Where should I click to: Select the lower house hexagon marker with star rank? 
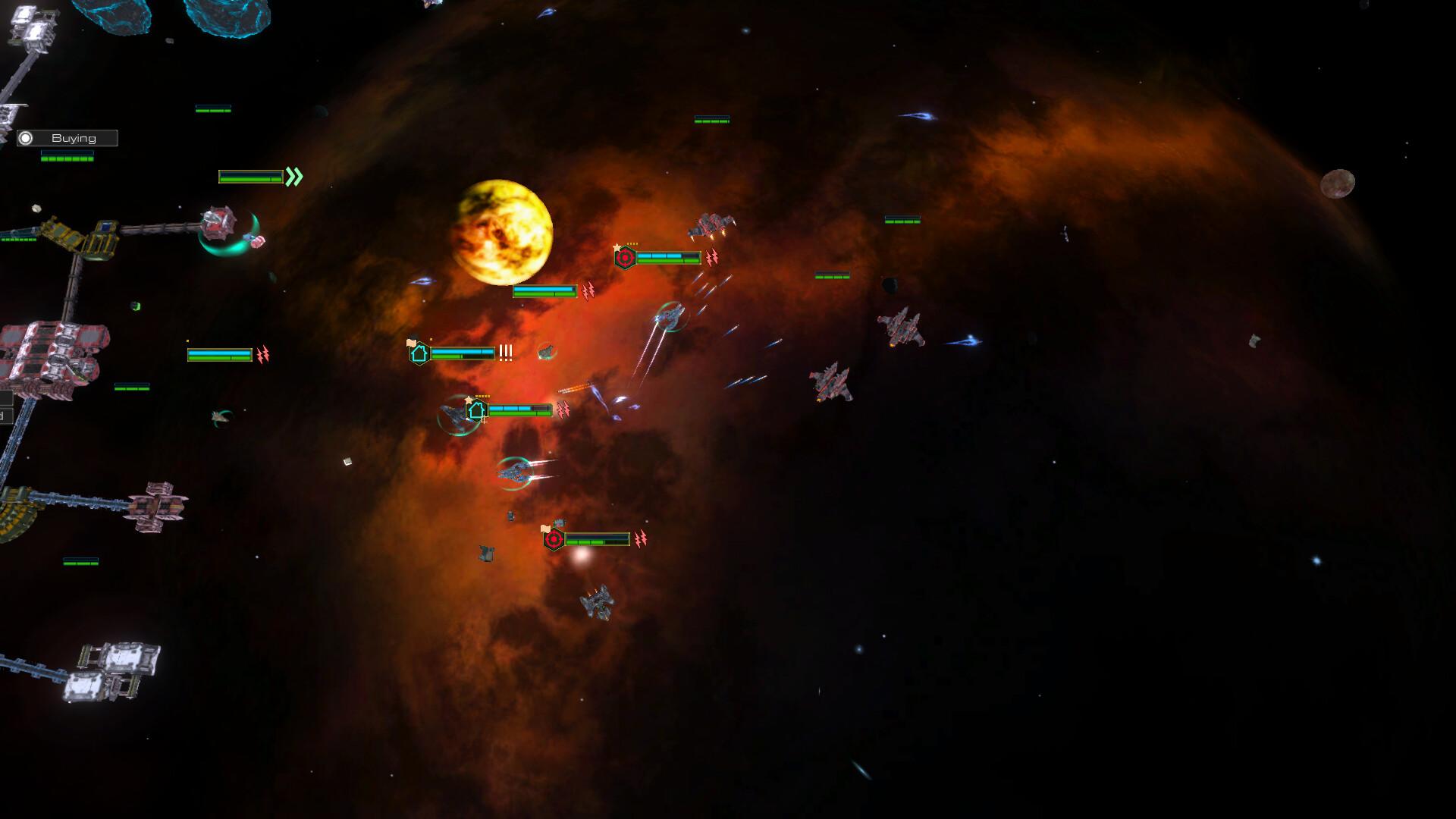click(477, 412)
